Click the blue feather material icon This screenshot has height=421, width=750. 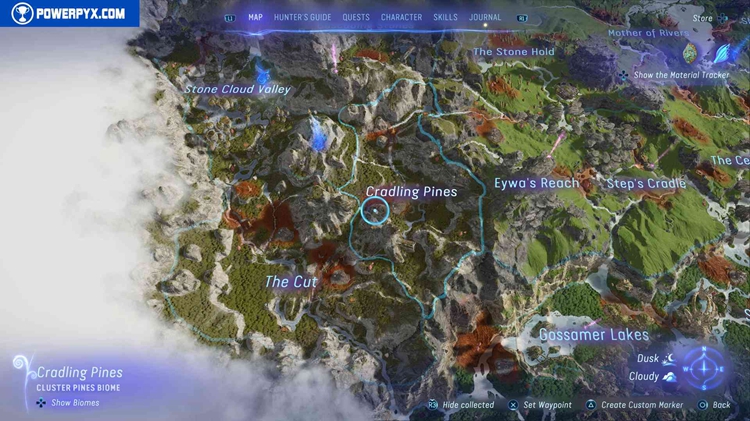pyautogui.click(x=720, y=52)
